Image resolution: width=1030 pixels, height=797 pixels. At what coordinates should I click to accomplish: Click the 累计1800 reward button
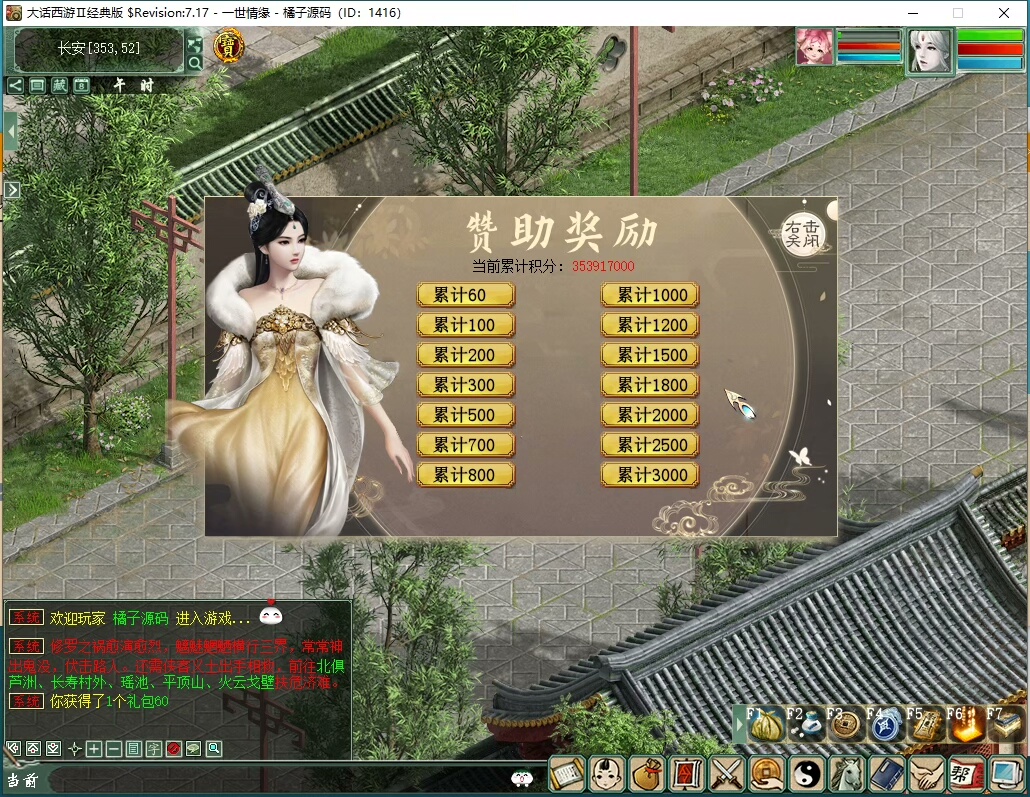(650, 385)
